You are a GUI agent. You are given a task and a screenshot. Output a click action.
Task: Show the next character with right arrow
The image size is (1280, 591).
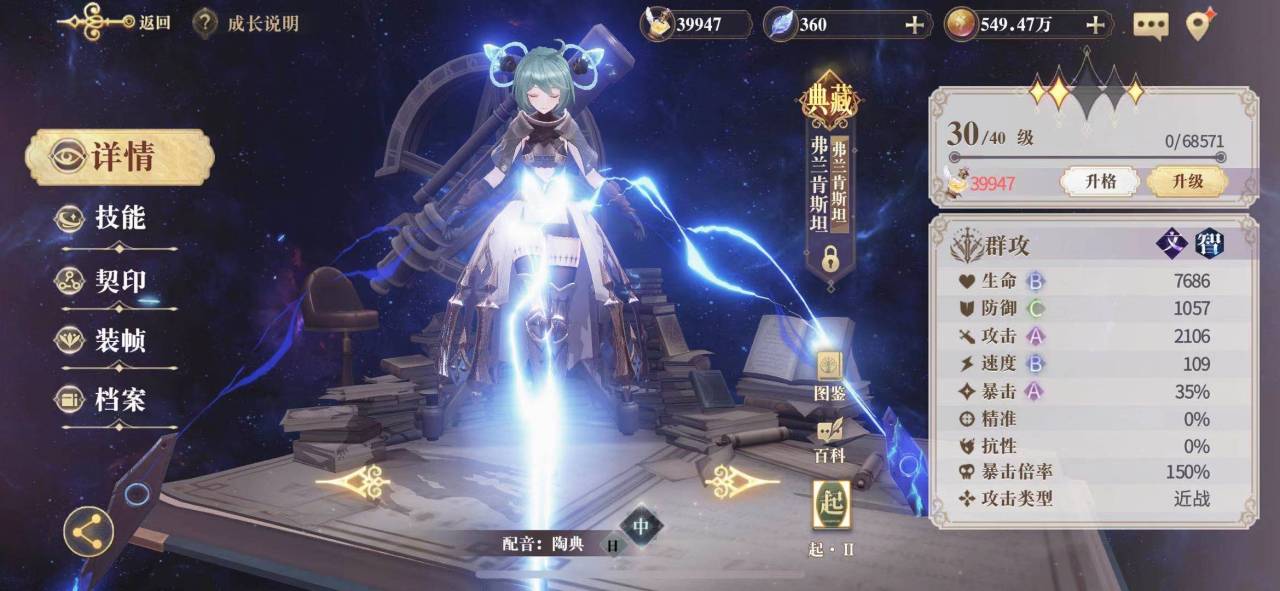pos(741,483)
